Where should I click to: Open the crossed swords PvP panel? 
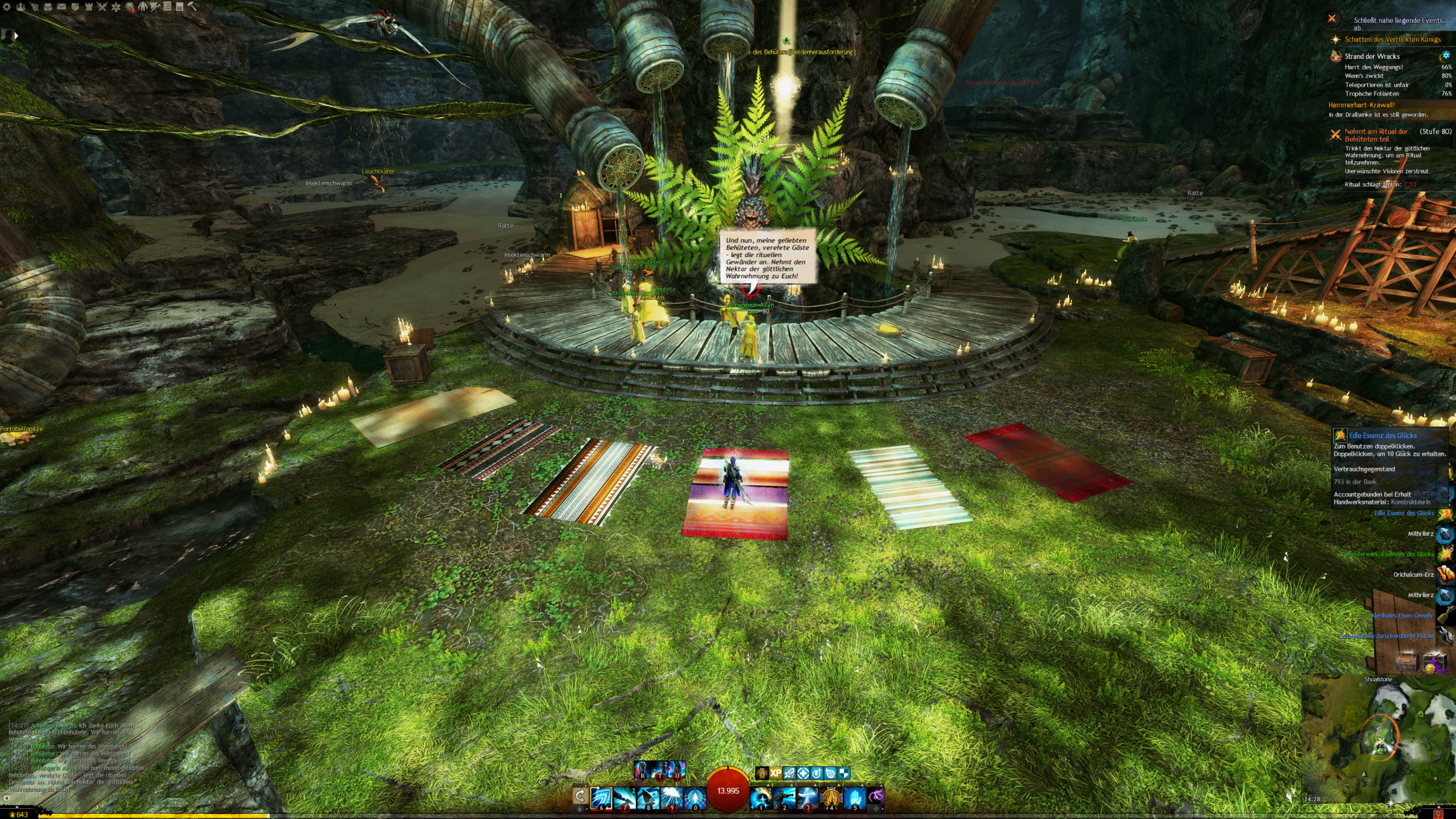[x=102, y=7]
